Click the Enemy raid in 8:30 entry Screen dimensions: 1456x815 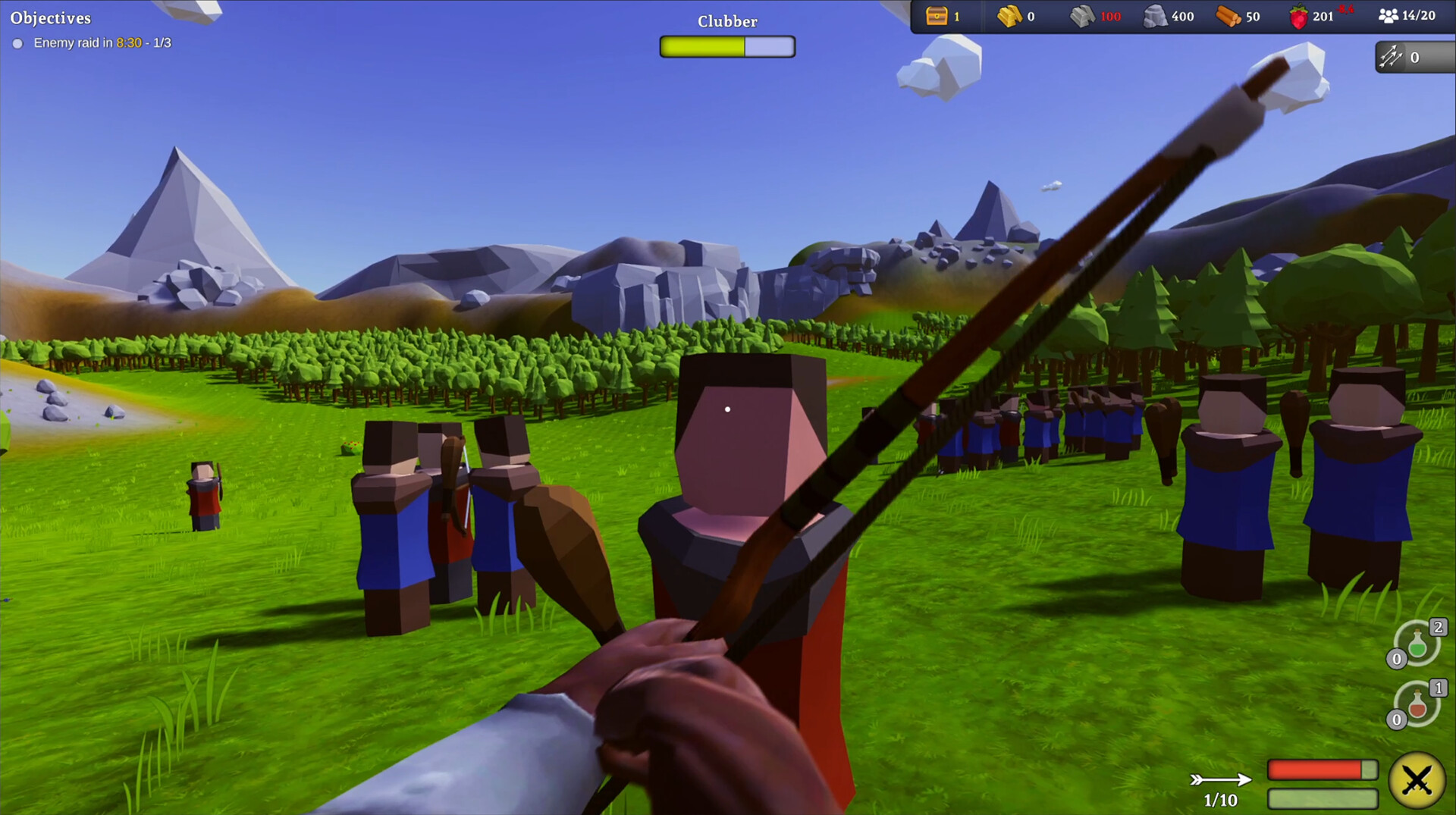coord(101,43)
